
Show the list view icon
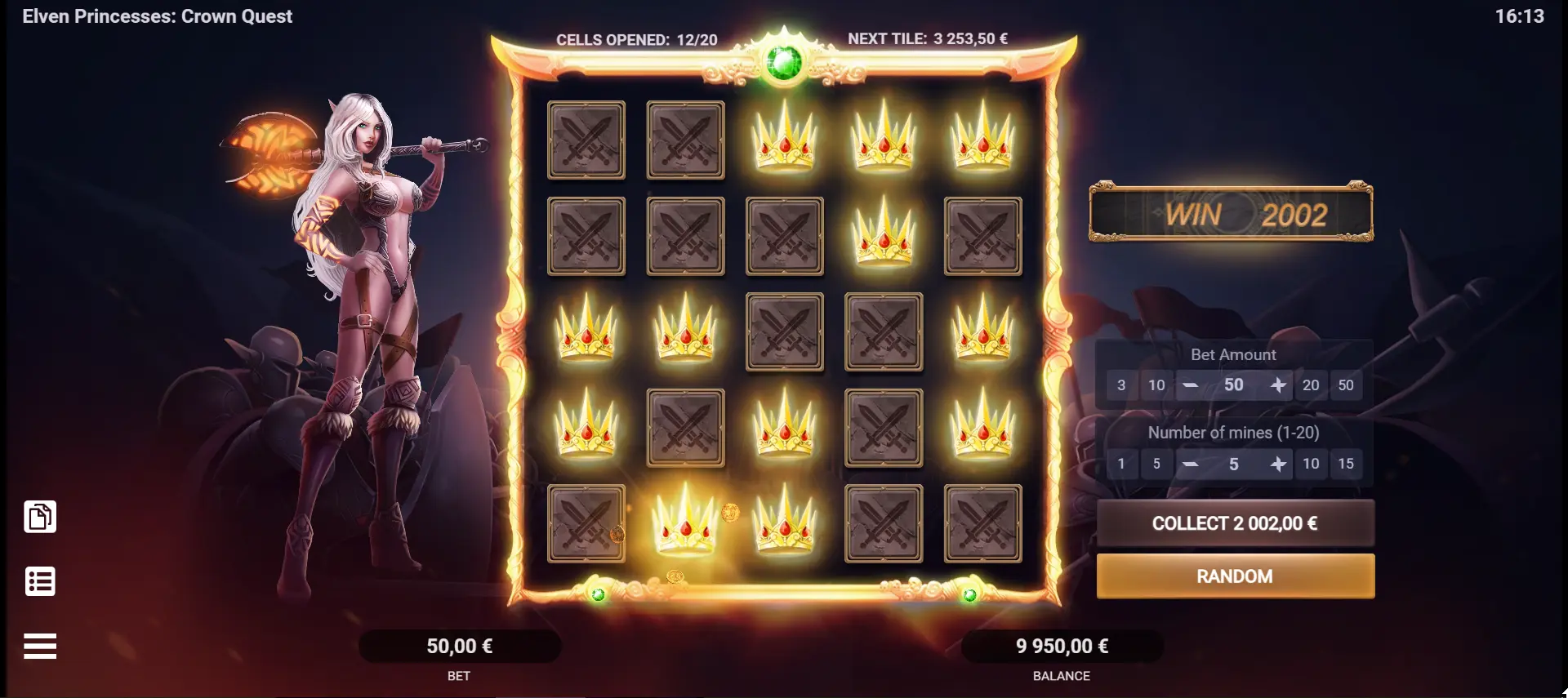point(40,581)
